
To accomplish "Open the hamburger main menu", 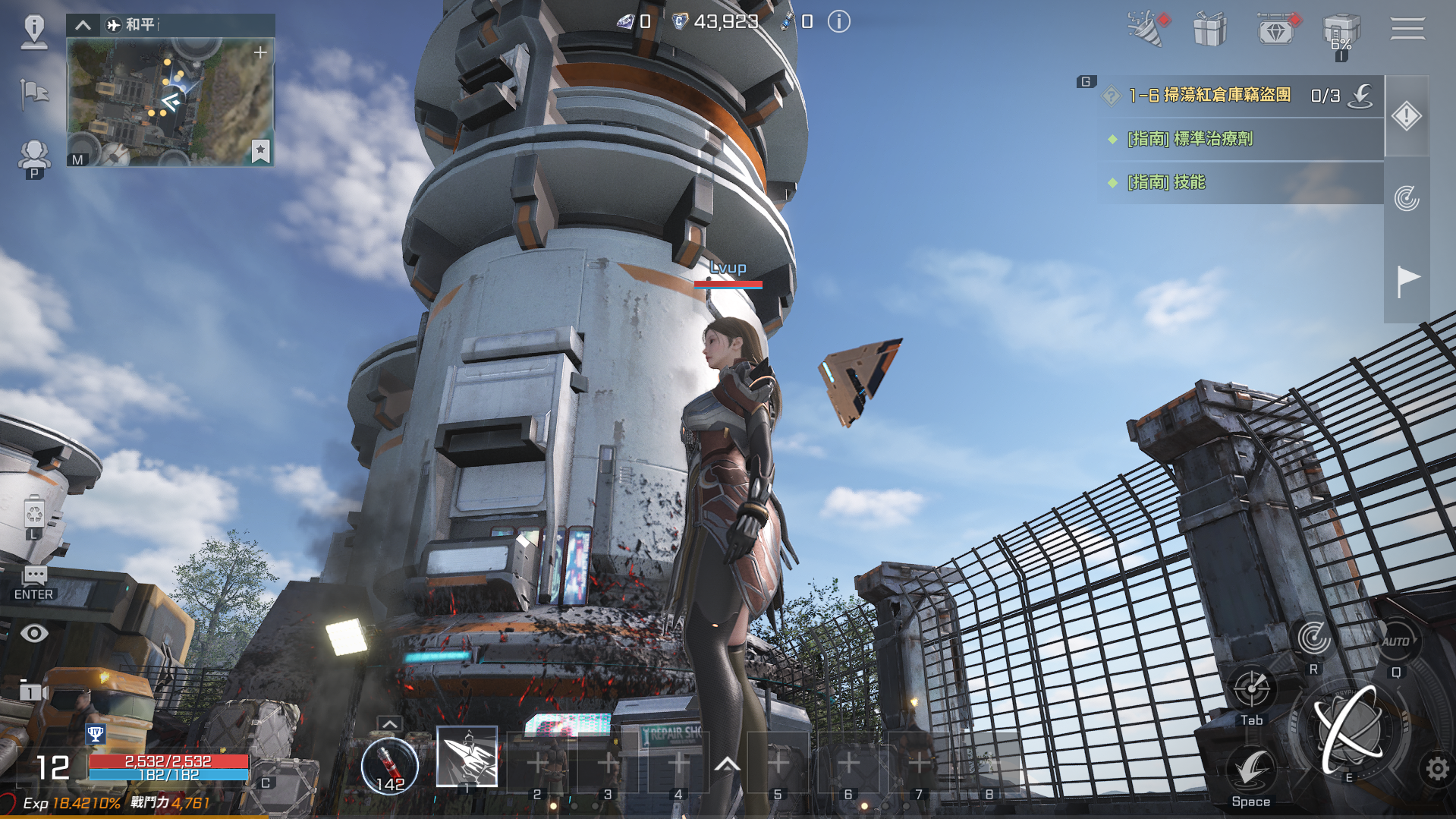I will coord(1407,29).
